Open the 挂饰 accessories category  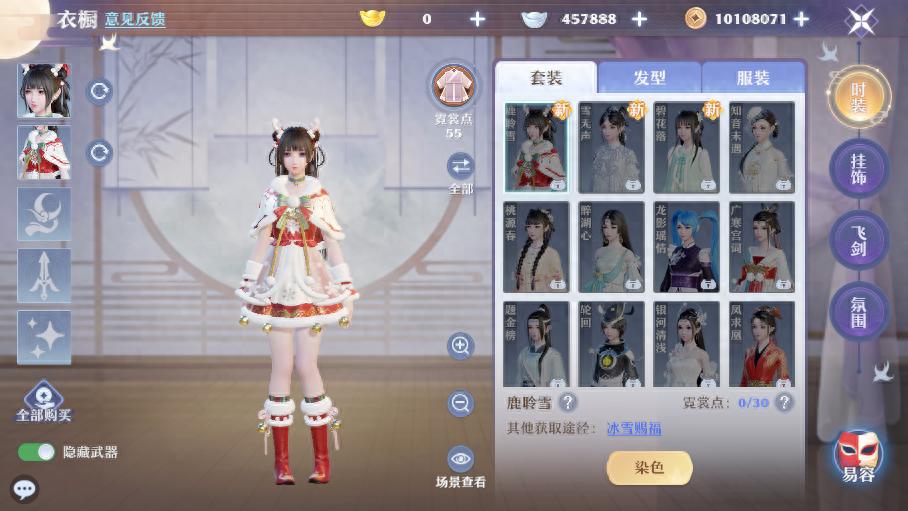pyautogui.click(x=859, y=169)
